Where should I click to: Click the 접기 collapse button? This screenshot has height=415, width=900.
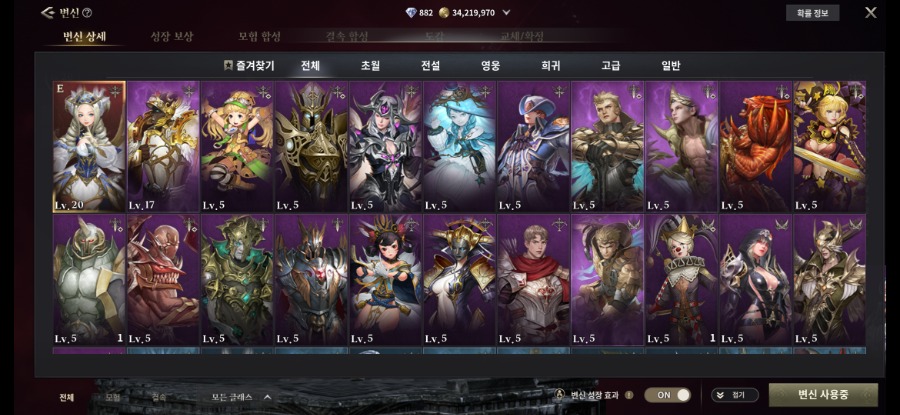pos(735,395)
